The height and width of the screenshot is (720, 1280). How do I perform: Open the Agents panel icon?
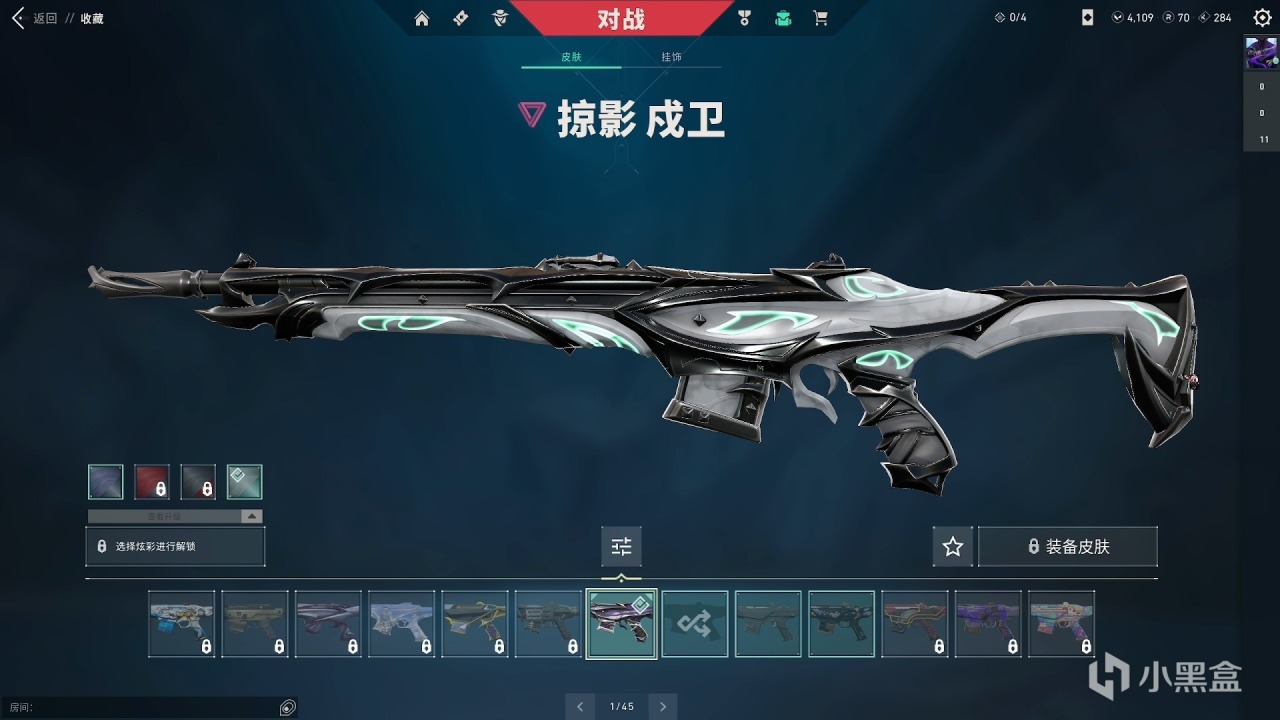point(498,18)
